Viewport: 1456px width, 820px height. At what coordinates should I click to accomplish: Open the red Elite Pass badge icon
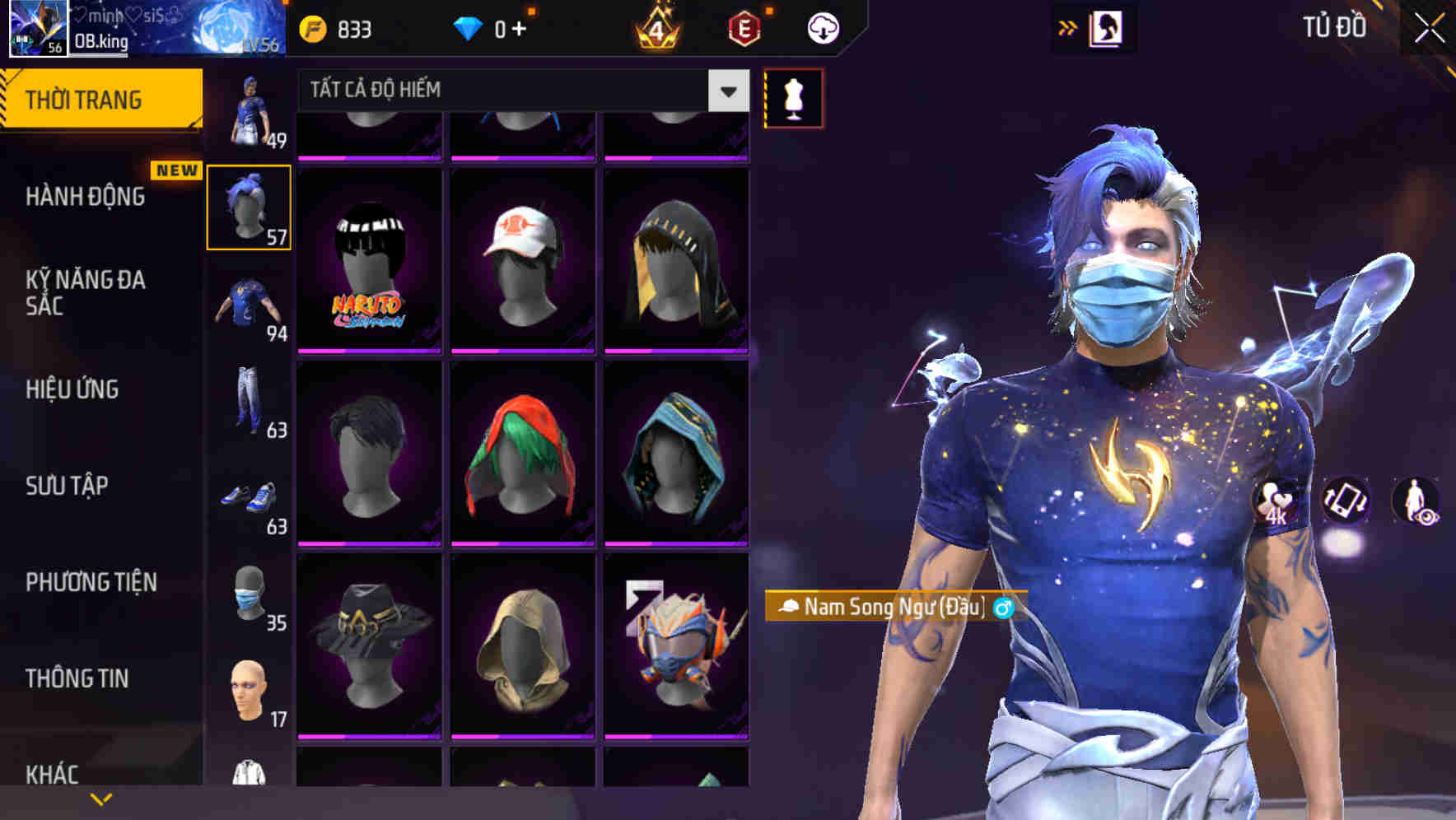click(744, 27)
